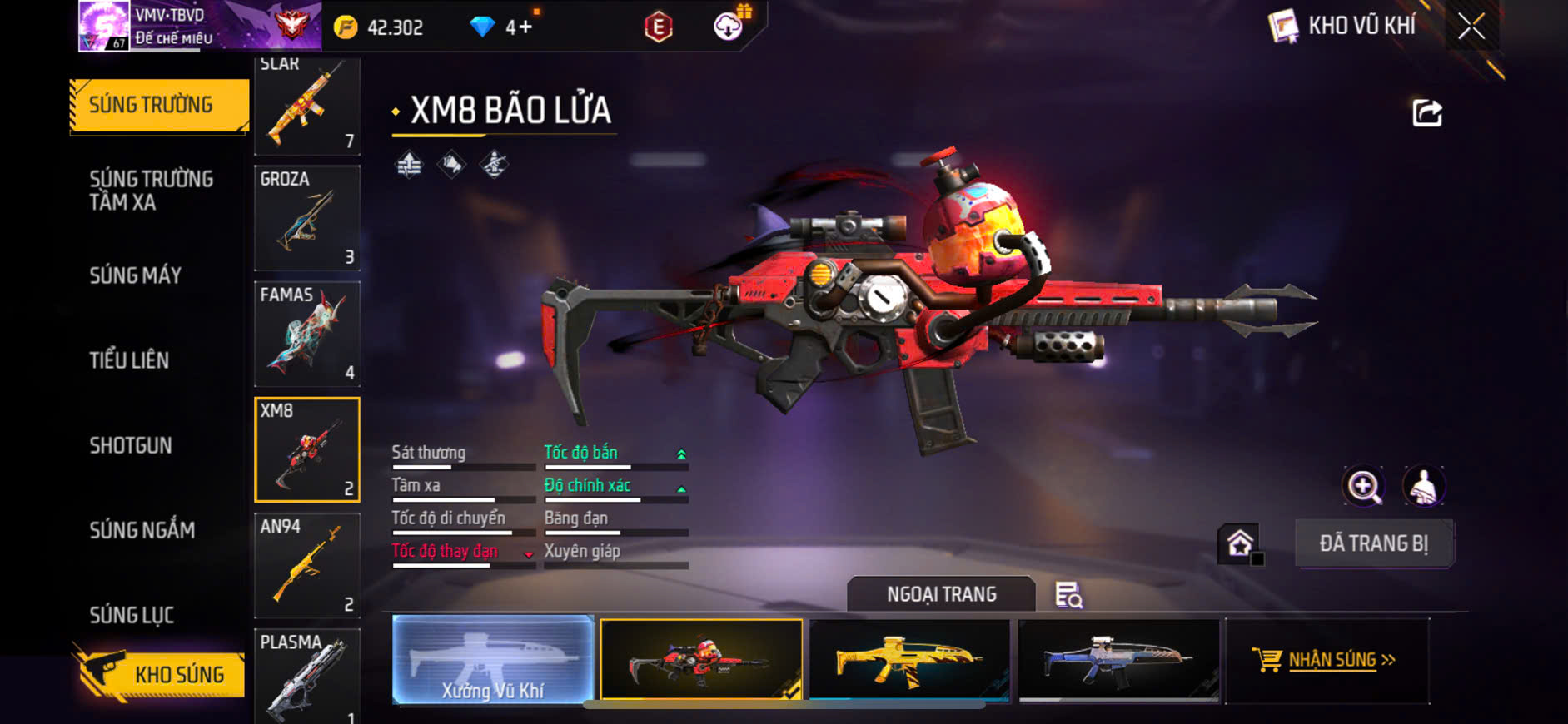Switch to the Súng Ngắm category

tap(142, 530)
